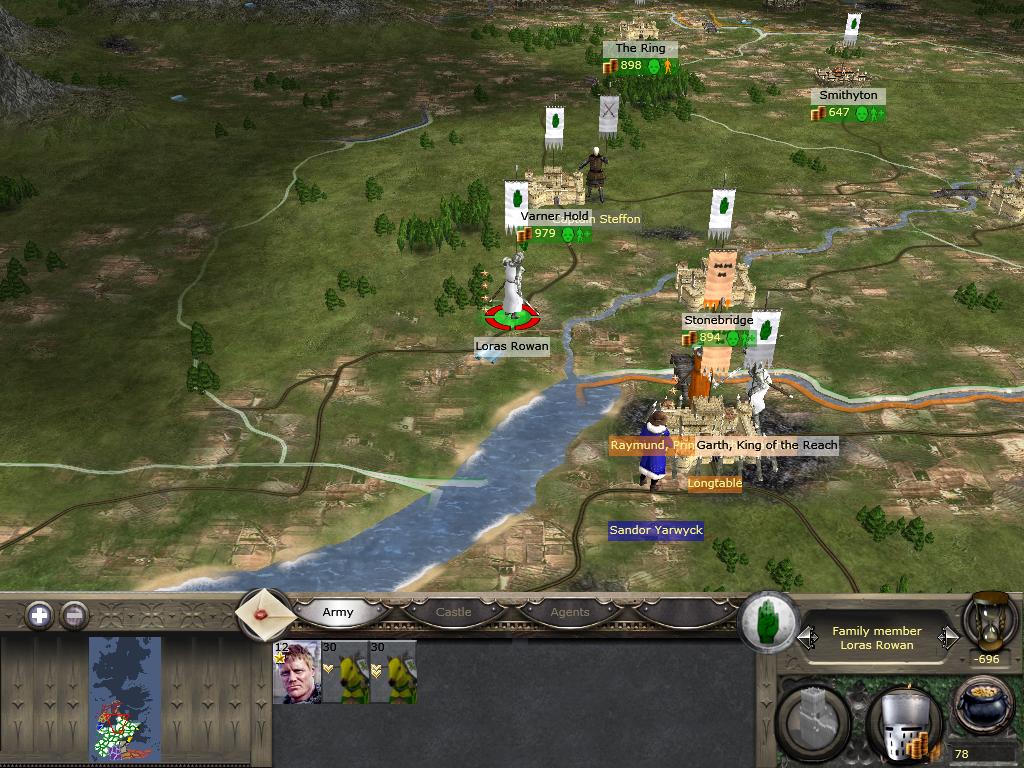Select the general's portrait card

(296, 672)
